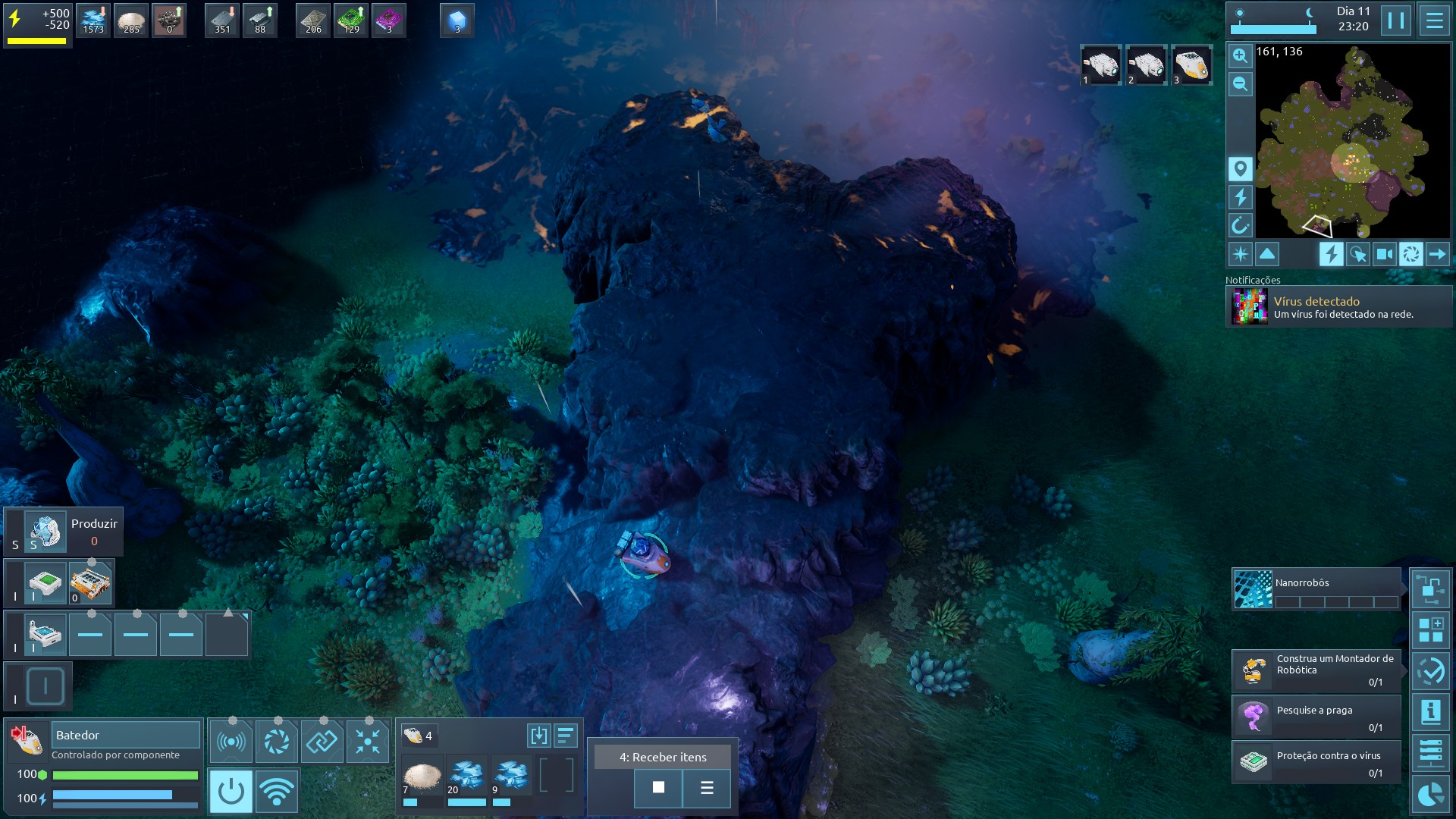The width and height of the screenshot is (1456, 819).
Task: Select the white ore inventory slot with 7
Action: 422,777
